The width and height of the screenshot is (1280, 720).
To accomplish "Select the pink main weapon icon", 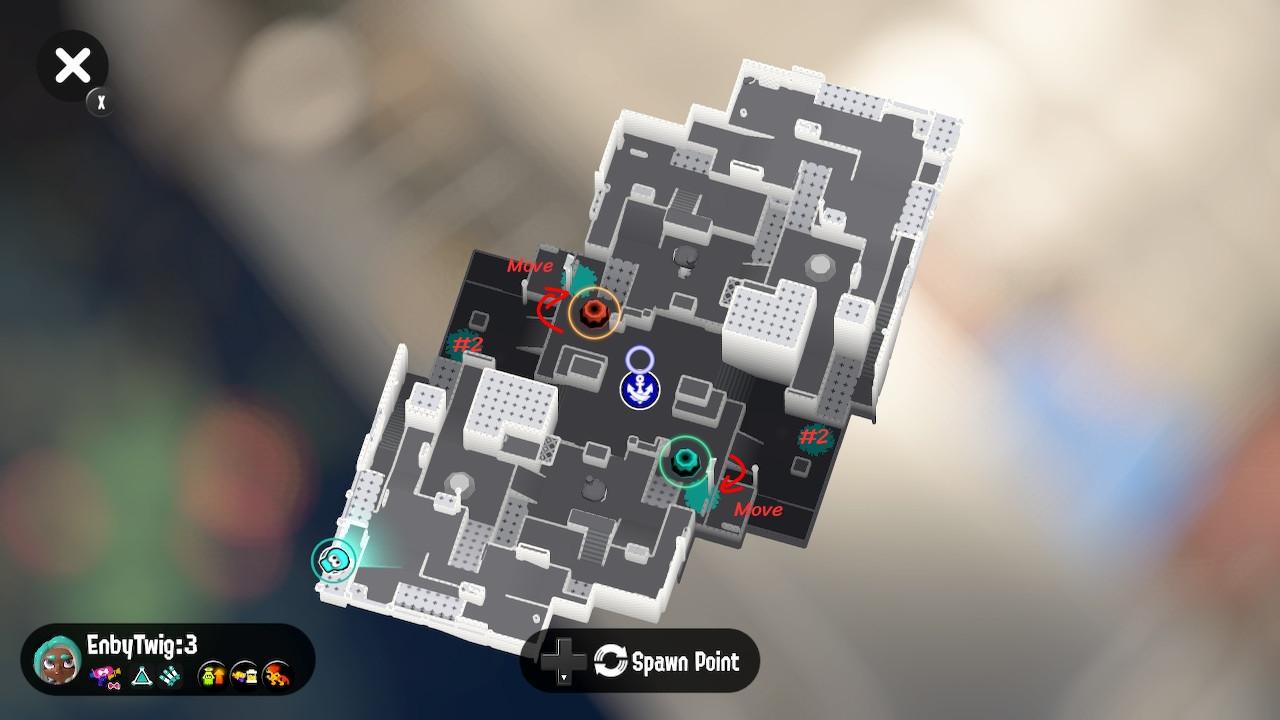I will (x=106, y=677).
